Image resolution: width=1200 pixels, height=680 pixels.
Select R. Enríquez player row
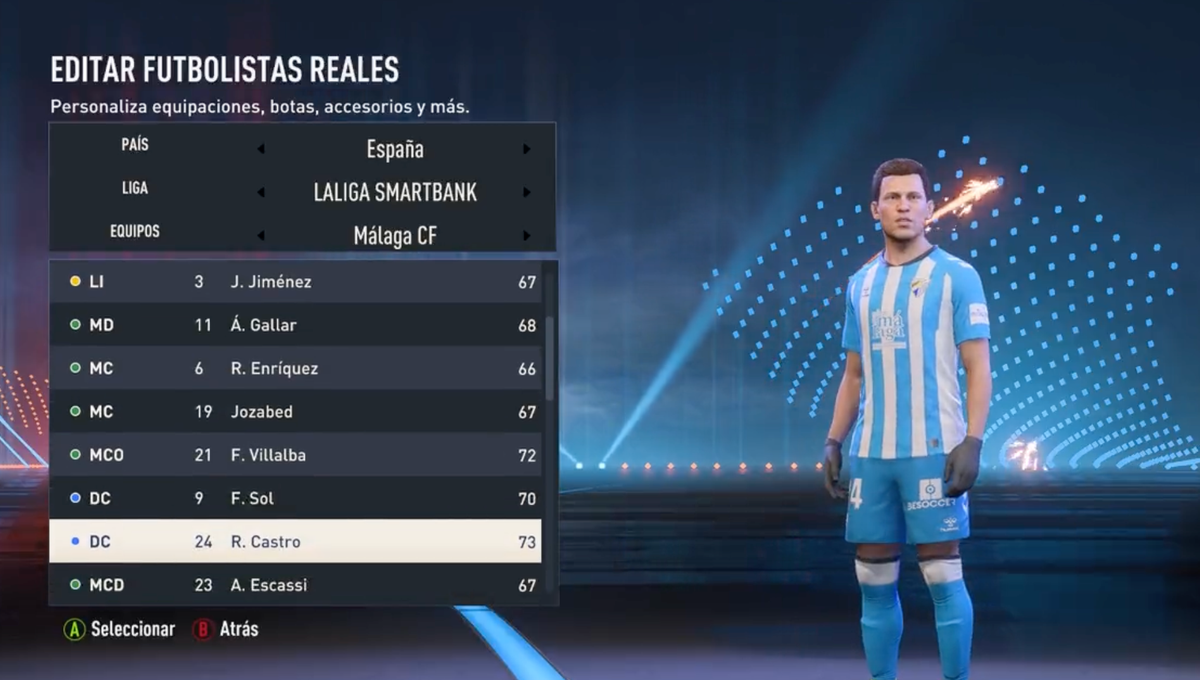[x=296, y=369]
